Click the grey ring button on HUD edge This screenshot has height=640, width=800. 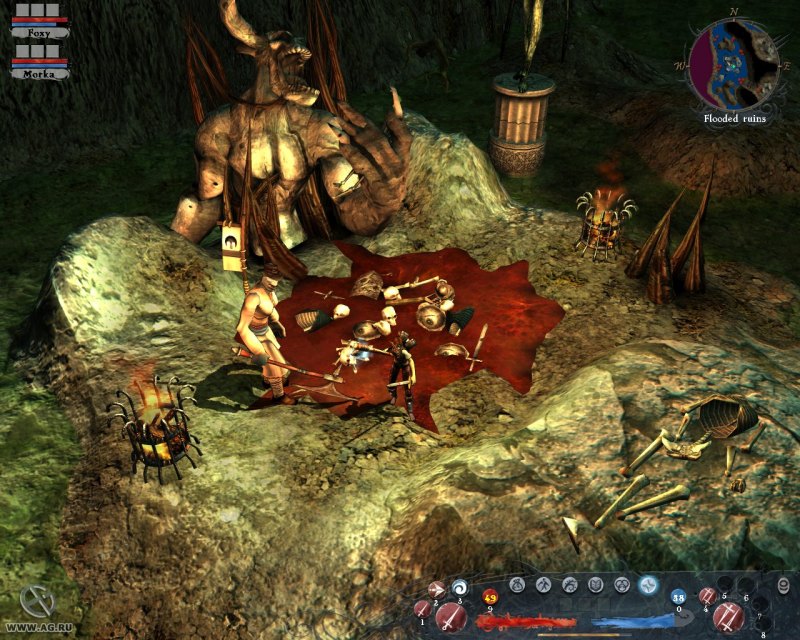783,584
